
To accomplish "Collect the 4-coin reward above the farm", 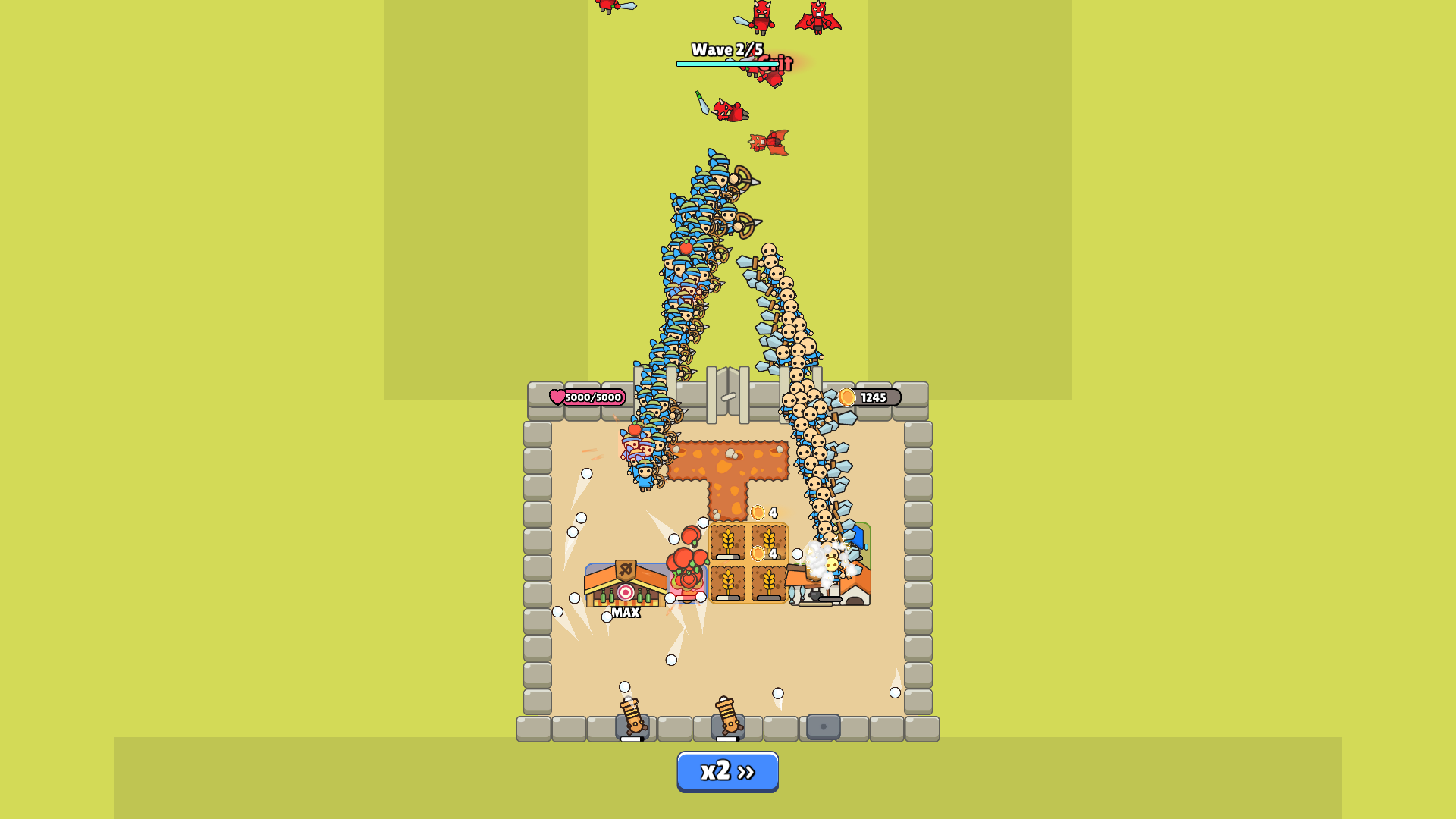I will coord(758,512).
